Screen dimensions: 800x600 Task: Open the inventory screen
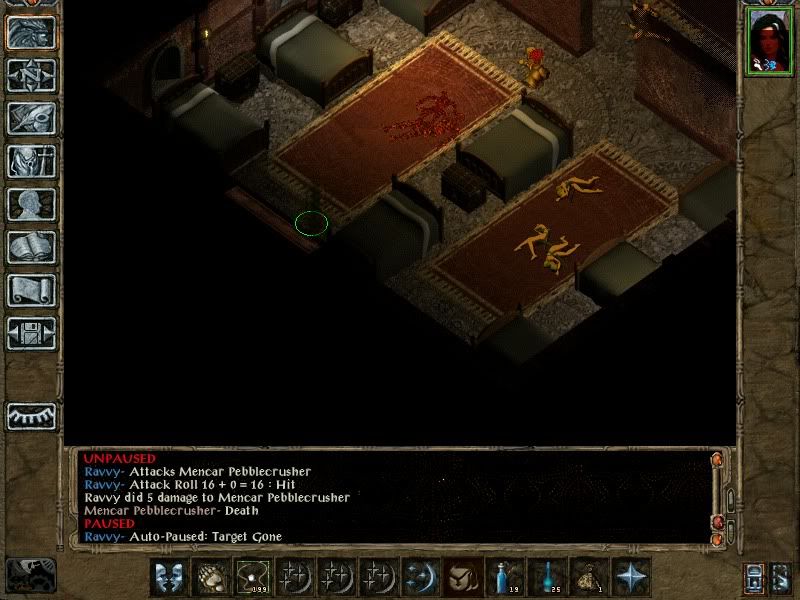tap(31, 161)
